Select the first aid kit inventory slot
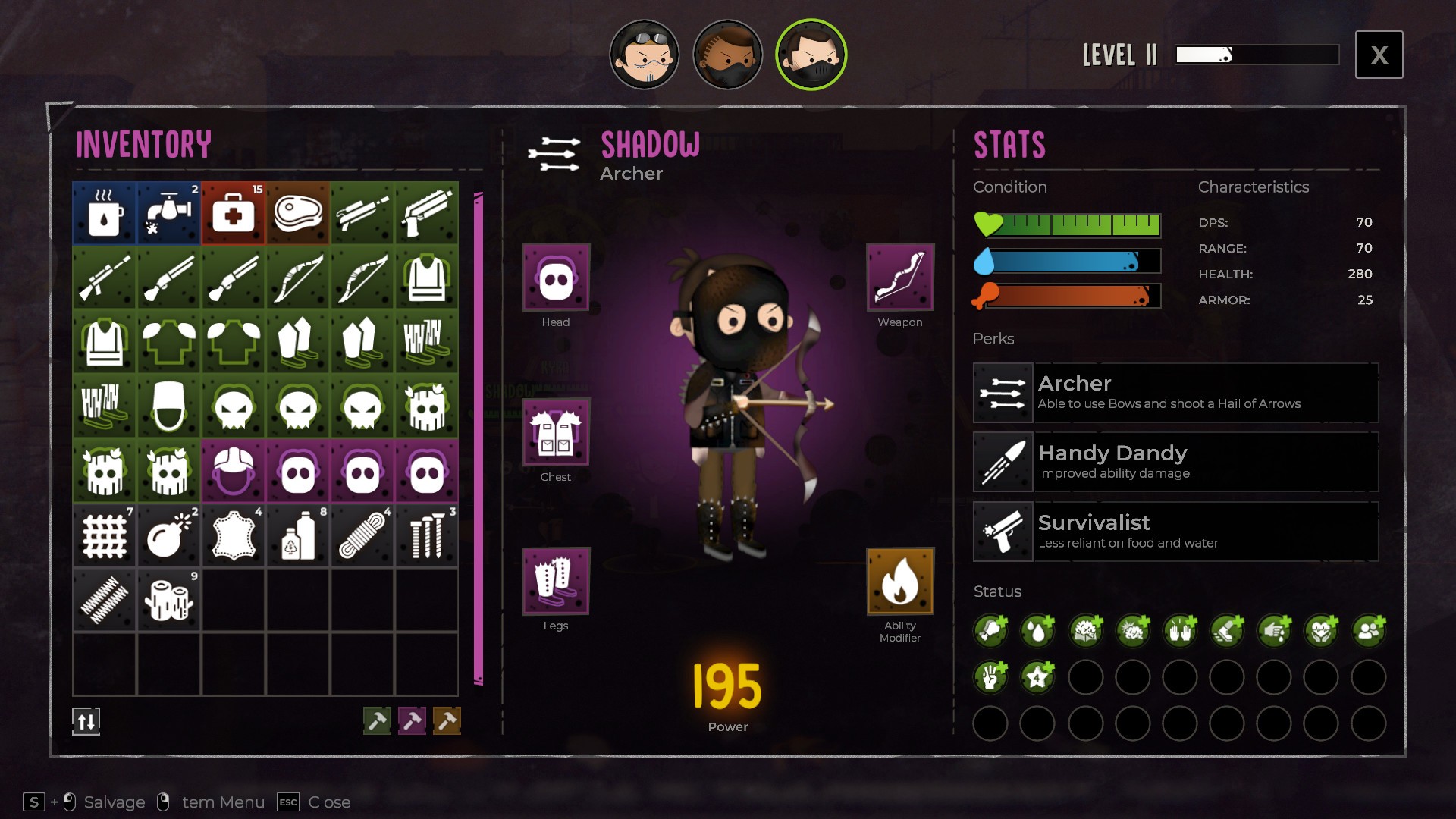1456x819 pixels. tap(234, 213)
